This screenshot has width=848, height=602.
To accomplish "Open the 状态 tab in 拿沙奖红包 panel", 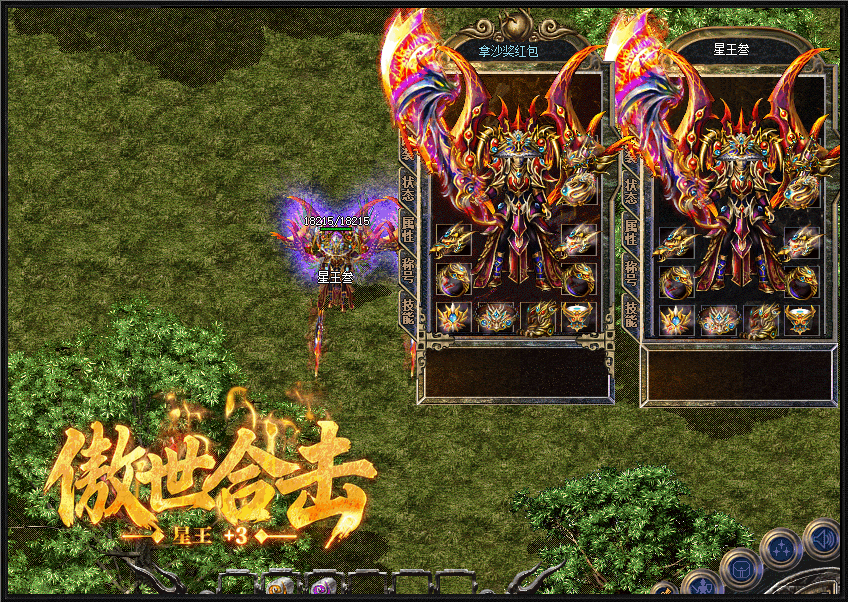I will click(408, 188).
